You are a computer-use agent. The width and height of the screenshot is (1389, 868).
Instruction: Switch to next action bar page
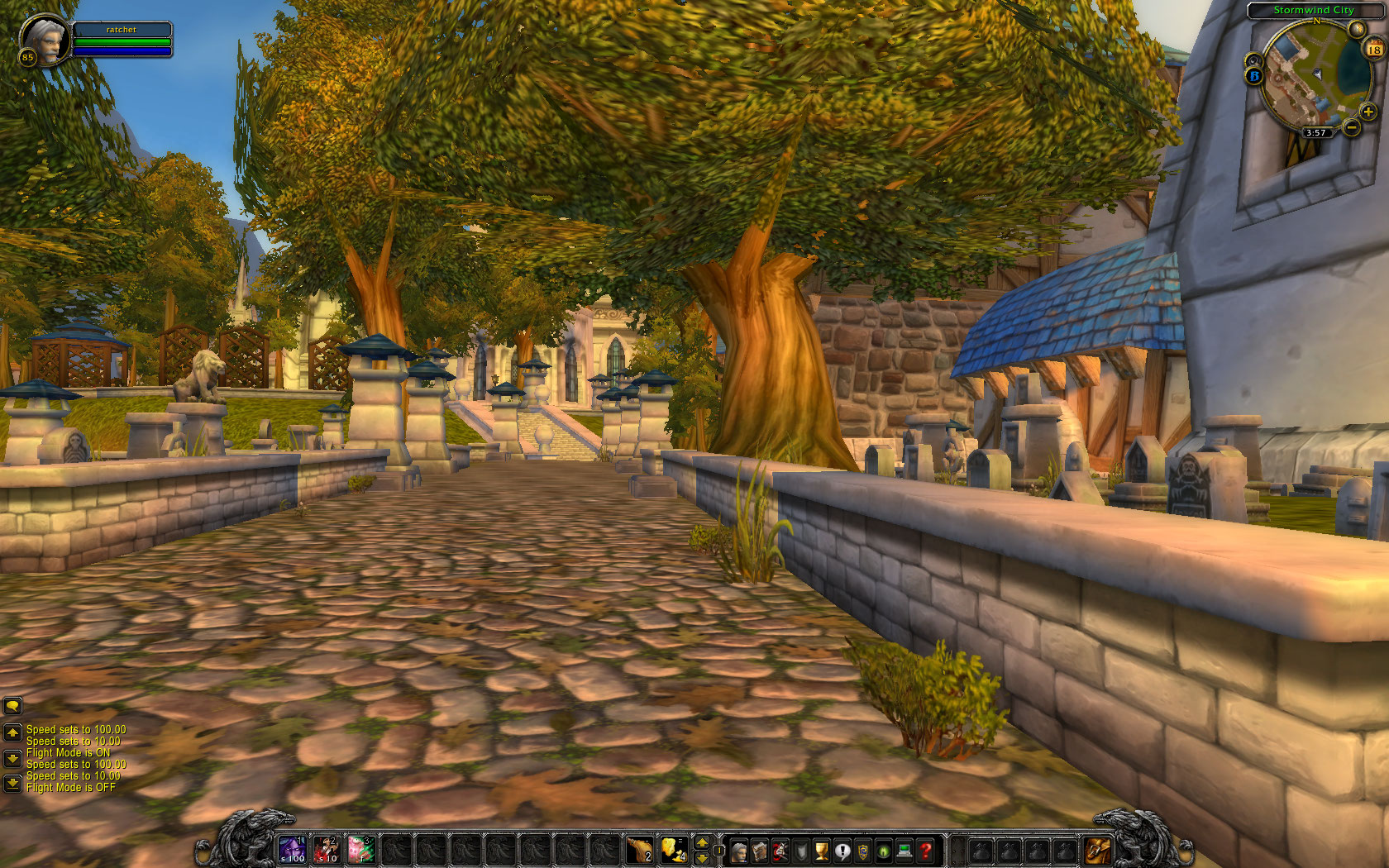(x=702, y=842)
